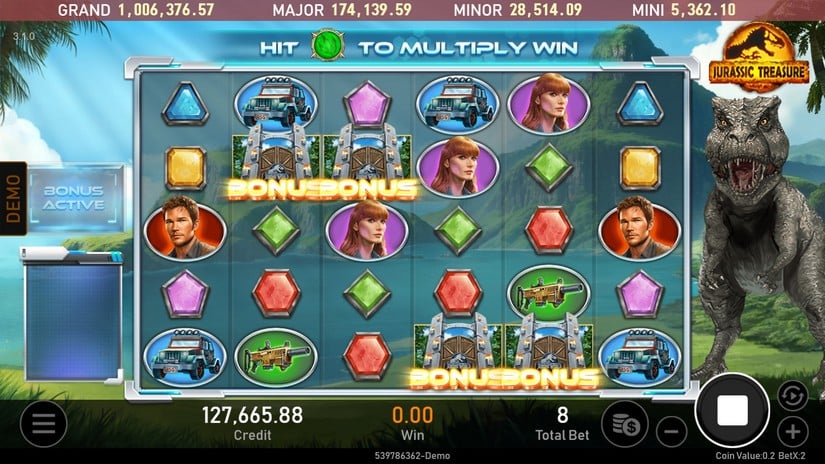The width and height of the screenshot is (825, 464).
Task: Increase the bet with the plus button
Action: pyautogui.click(x=793, y=432)
